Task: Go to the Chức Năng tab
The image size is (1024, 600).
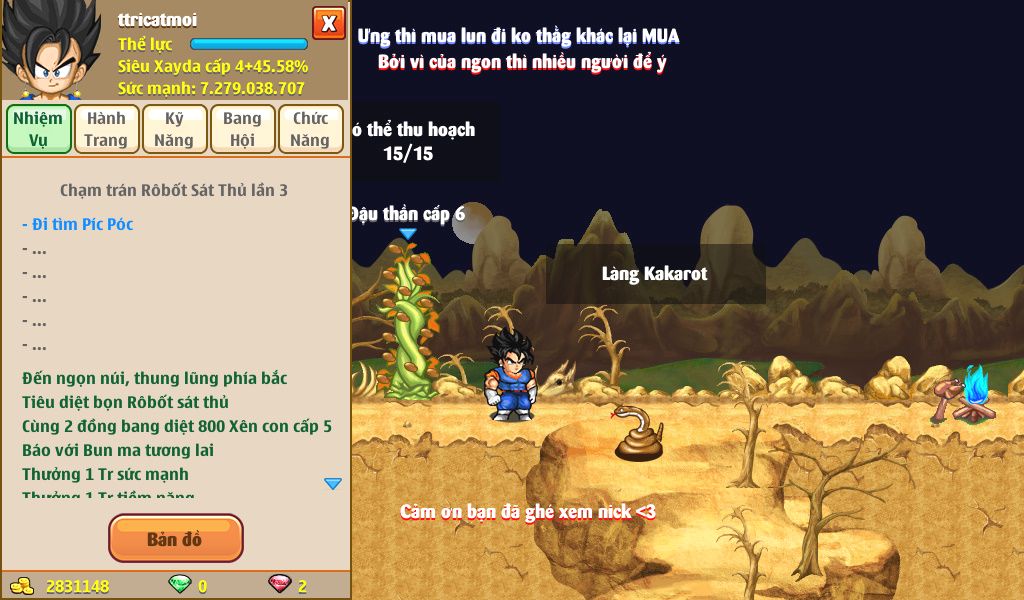Action: pyautogui.click(x=310, y=129)
